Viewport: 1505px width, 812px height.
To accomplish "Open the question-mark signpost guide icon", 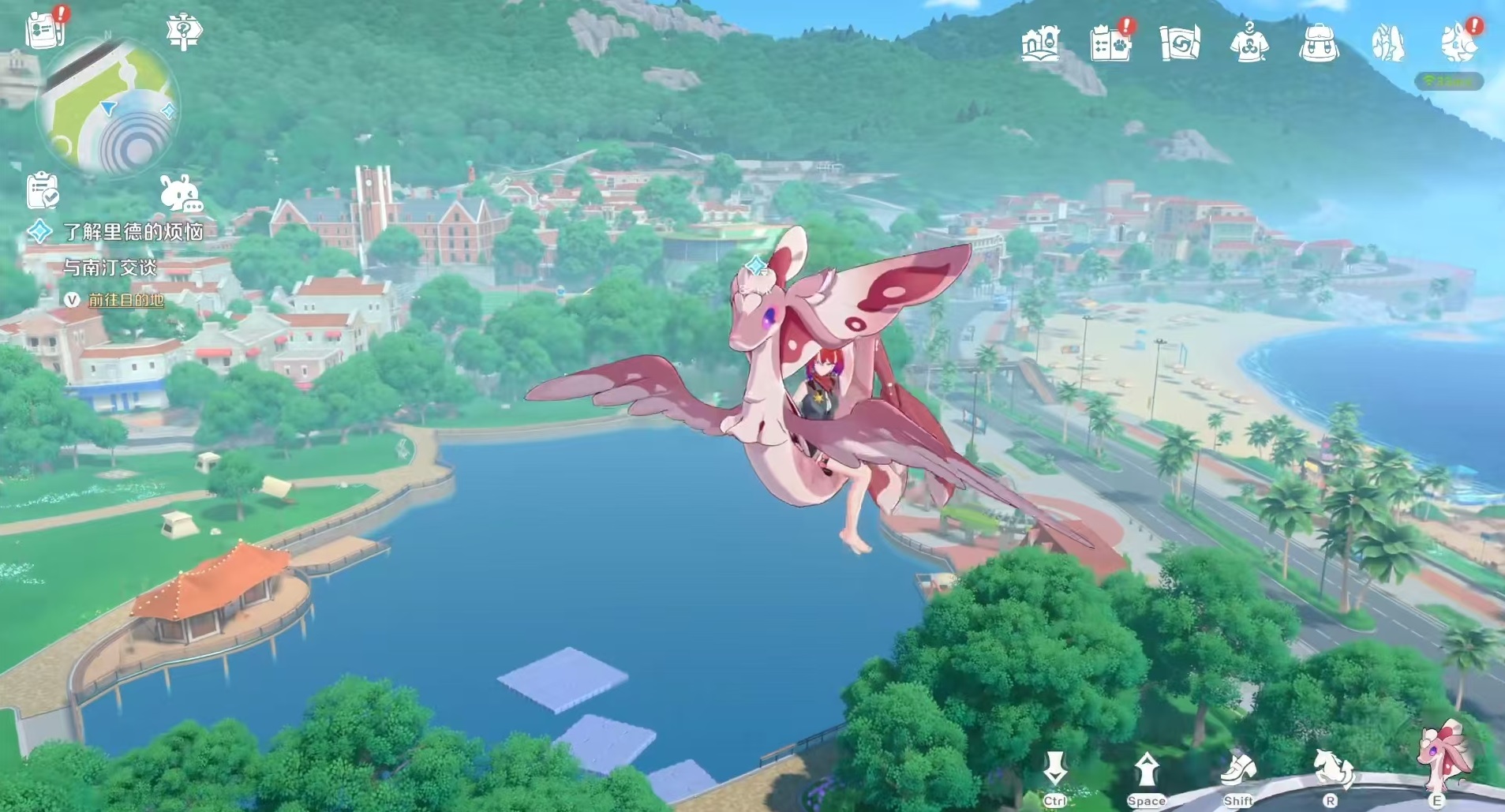I will point(184,32).
